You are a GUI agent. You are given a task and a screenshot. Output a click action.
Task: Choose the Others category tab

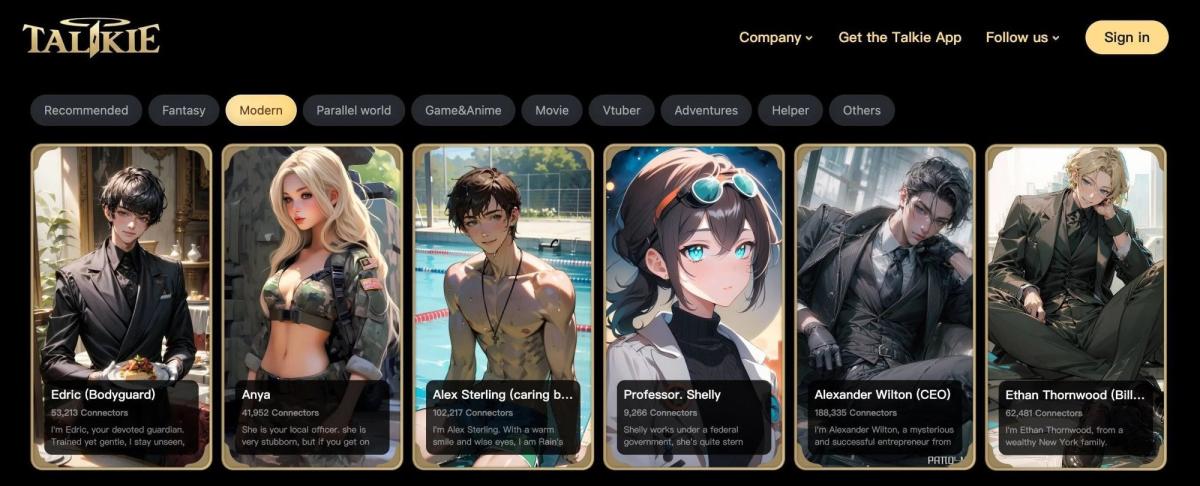861,110
